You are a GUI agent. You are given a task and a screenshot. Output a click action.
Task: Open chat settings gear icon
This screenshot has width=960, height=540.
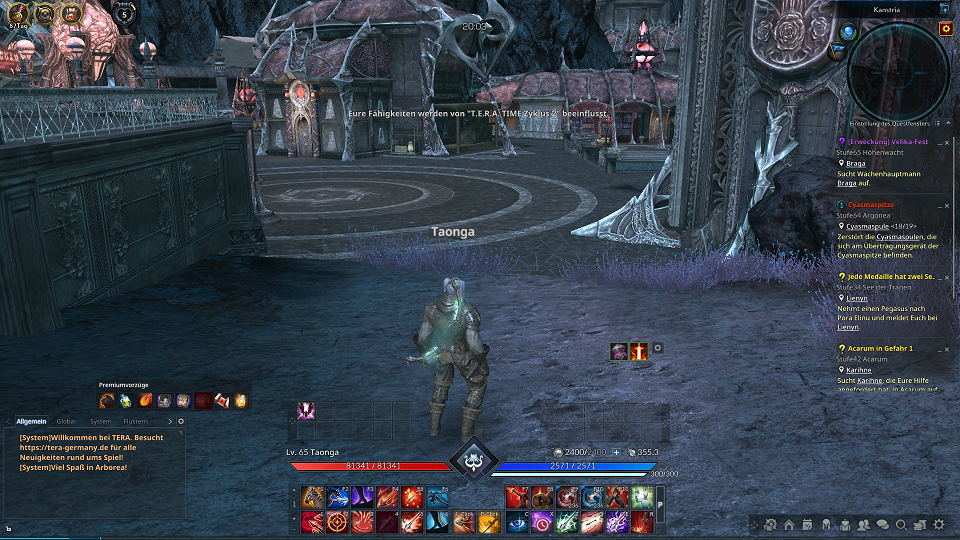click(180, 421)
